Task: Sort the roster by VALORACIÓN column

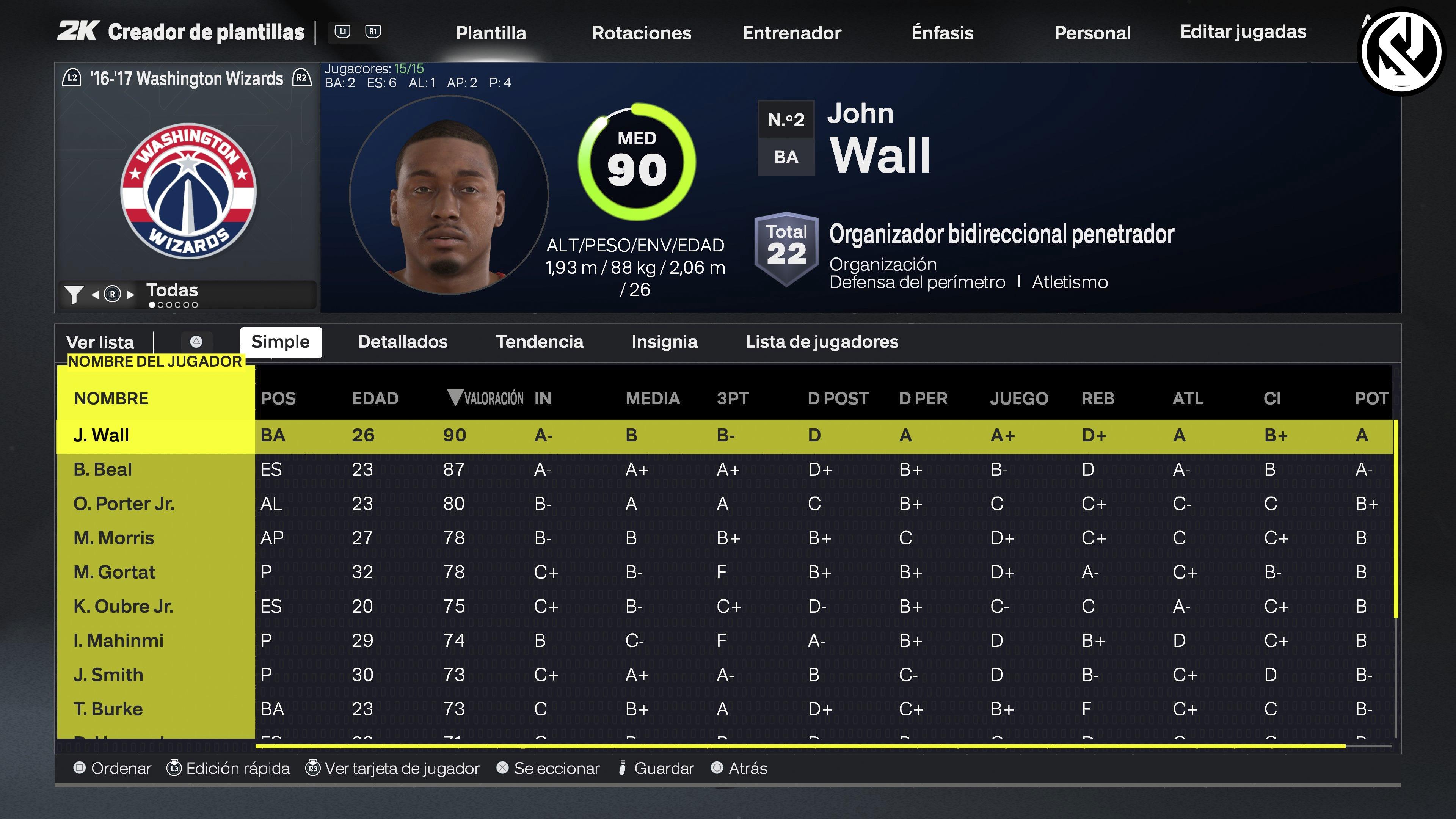Action: 486,398
